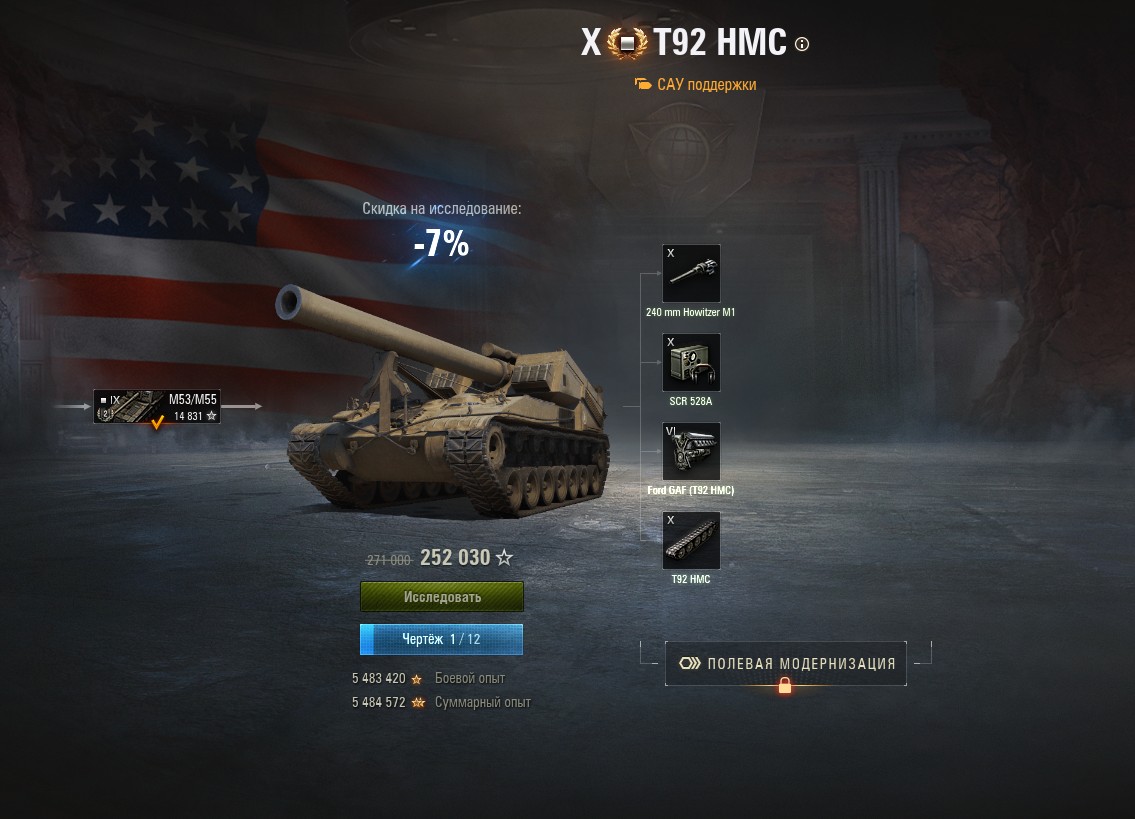Open the Чертёж blueprint button

click(442, 639)
